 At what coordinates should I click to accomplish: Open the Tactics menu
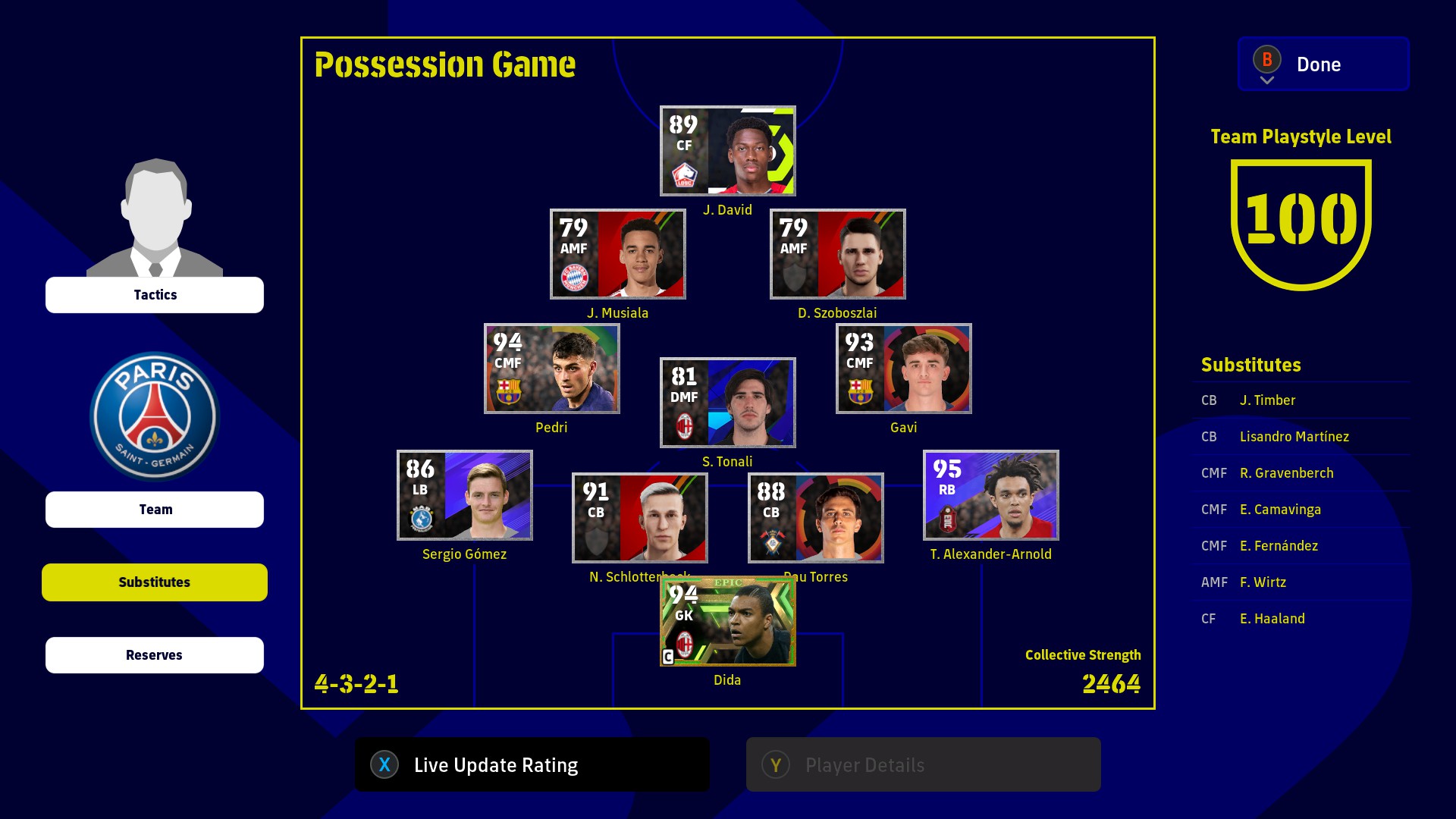[x=155, y=295]
